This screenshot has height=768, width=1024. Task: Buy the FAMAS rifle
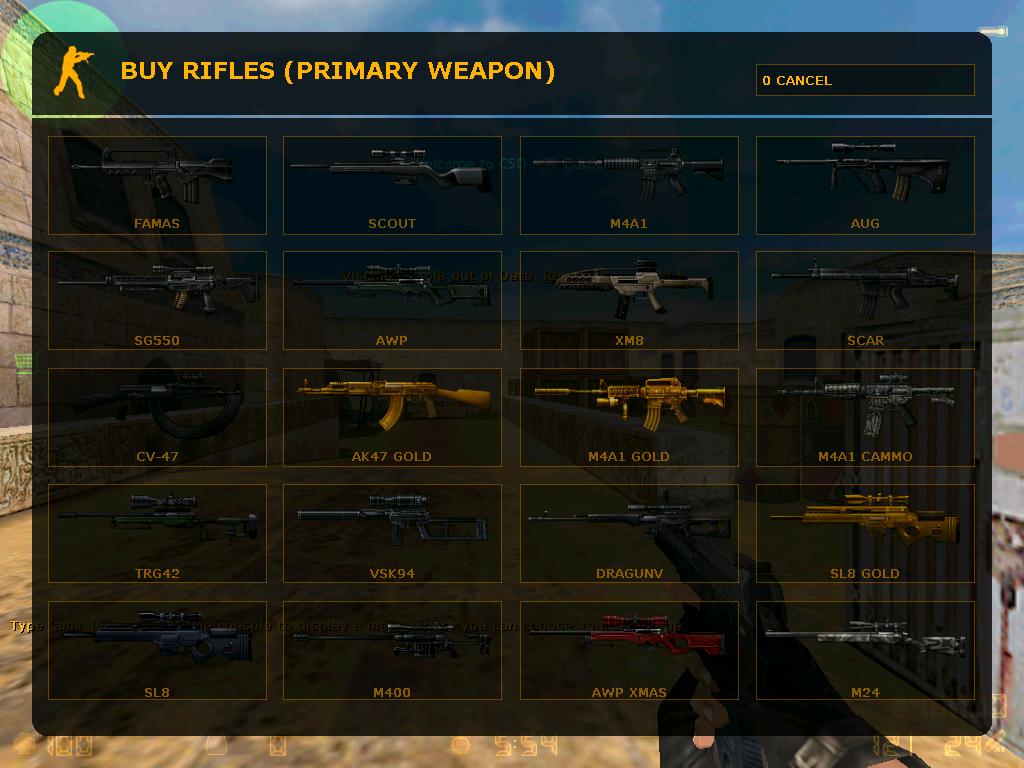pos(157,186)
